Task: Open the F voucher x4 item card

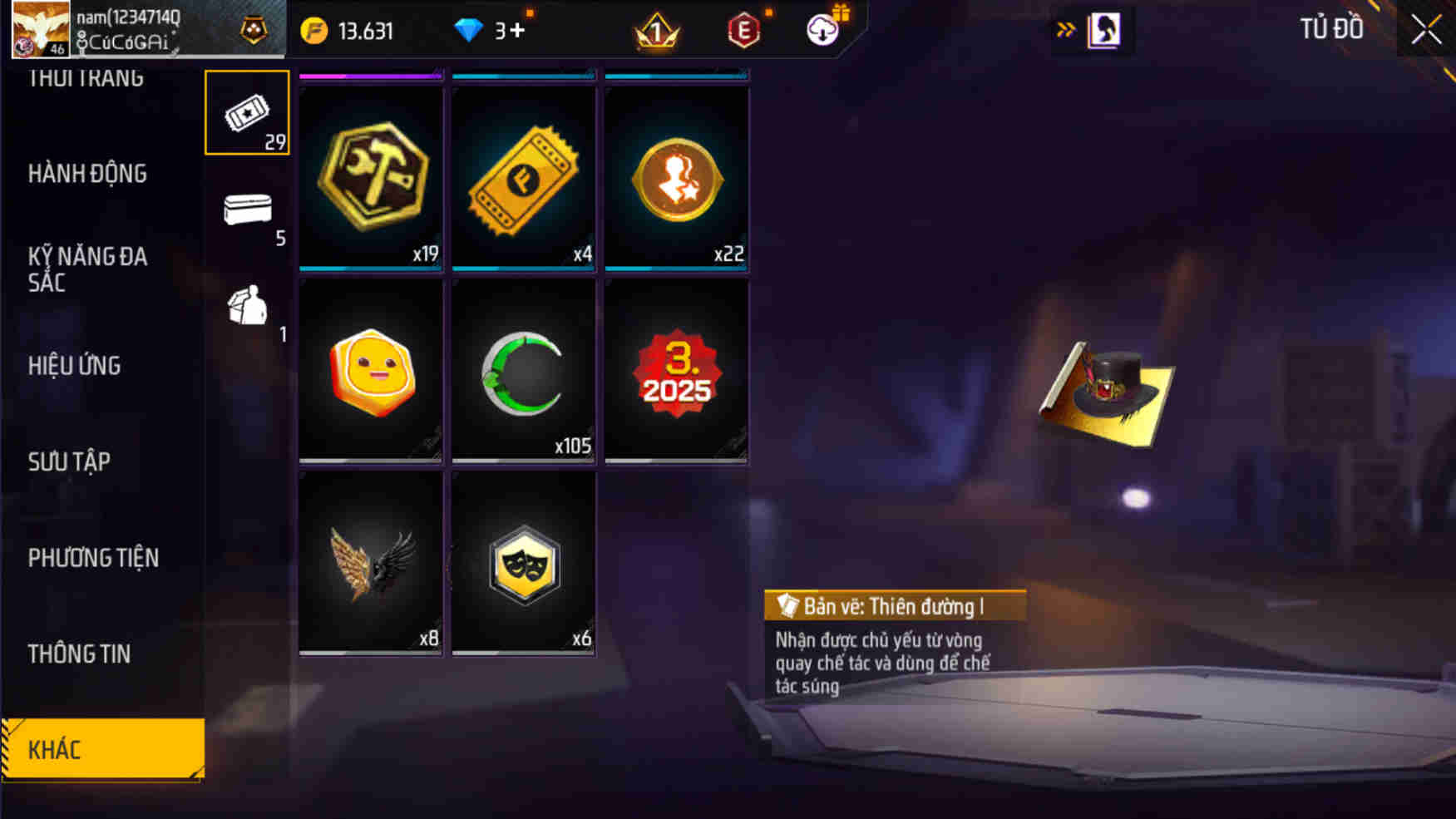Action: click(x=522, y=176)
